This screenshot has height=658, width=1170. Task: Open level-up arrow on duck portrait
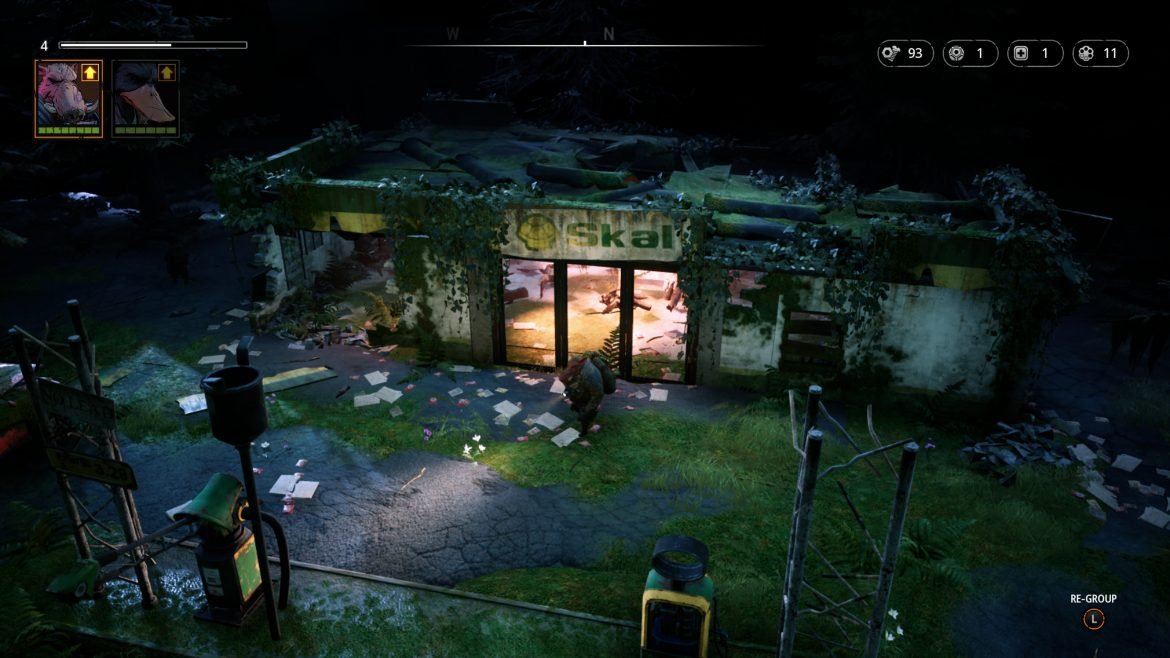coord(166,72)
